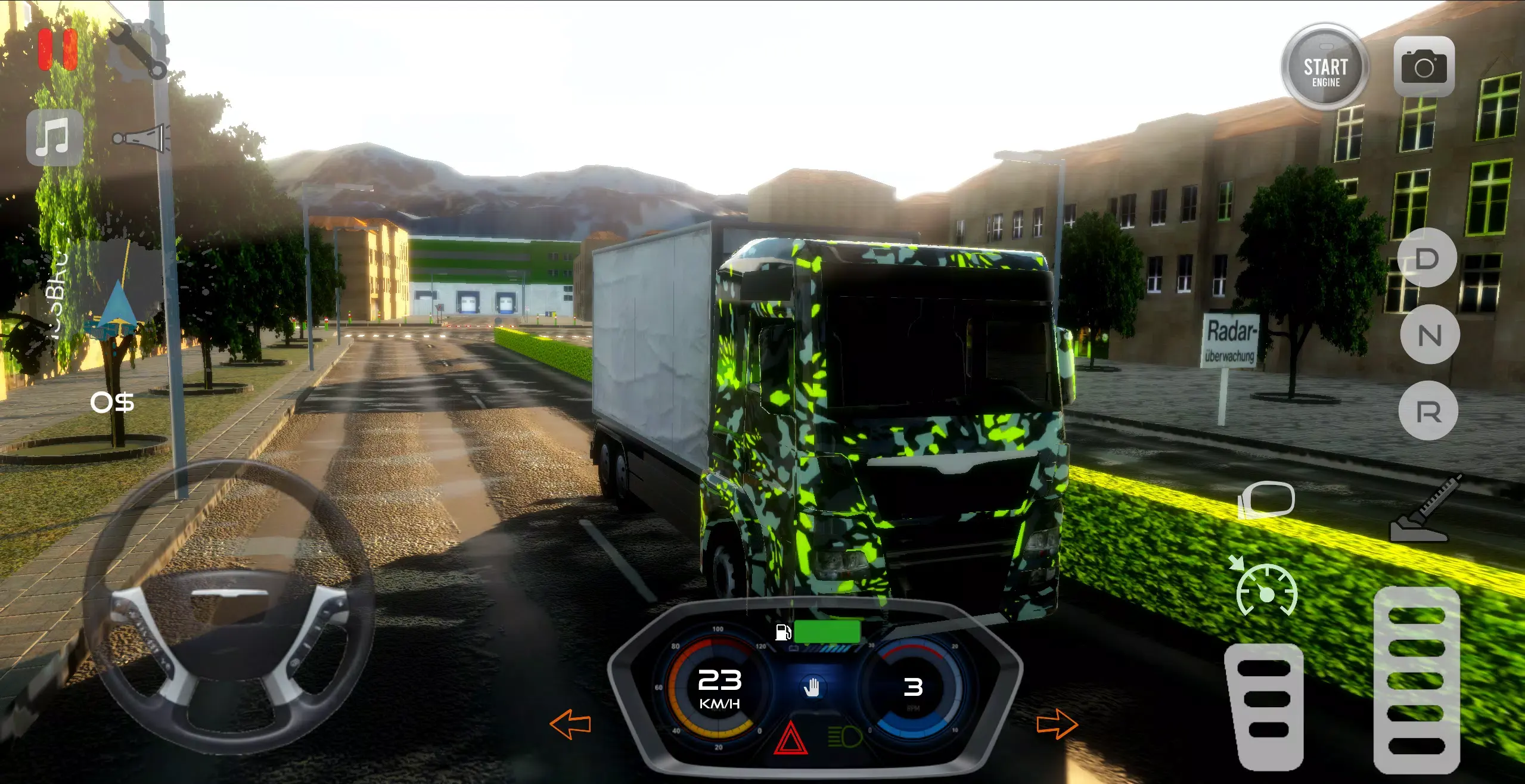Toggle the music note button
Image resolution: width=1525 pixels, height=784 pixels.
(x=54, y=137)
